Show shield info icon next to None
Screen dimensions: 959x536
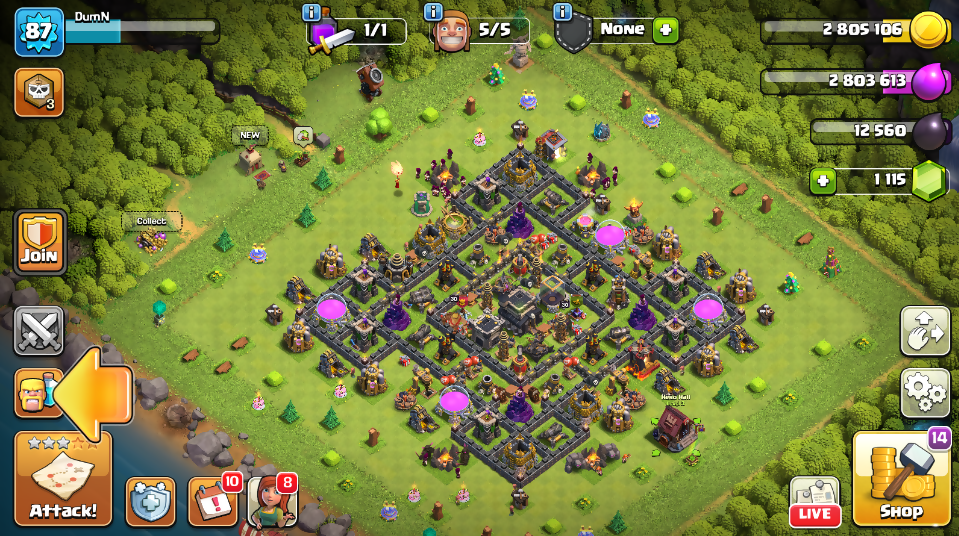coord(562,12)
